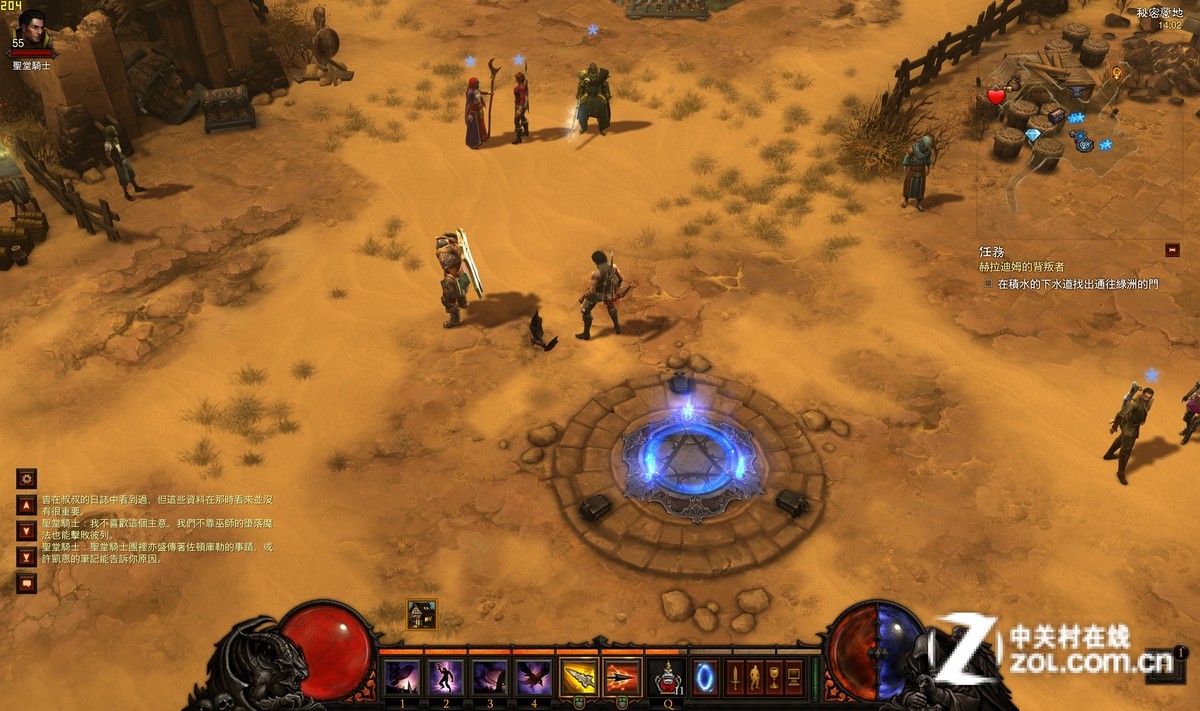Use the leaping figure skill in slot 2
Viewport: 1200px width, 711px height.
[445, 678]
